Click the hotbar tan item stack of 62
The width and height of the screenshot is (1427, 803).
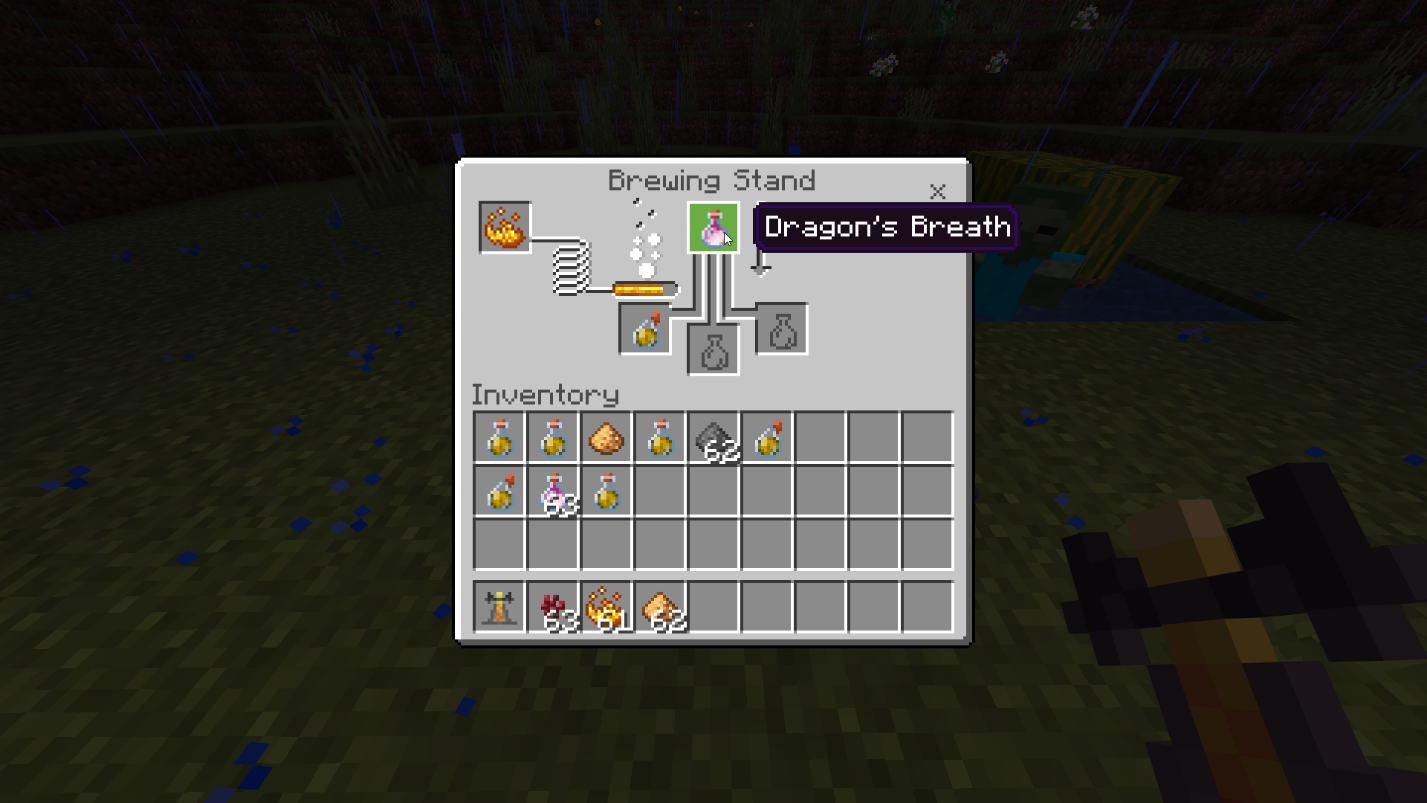(x=661, y=607)
